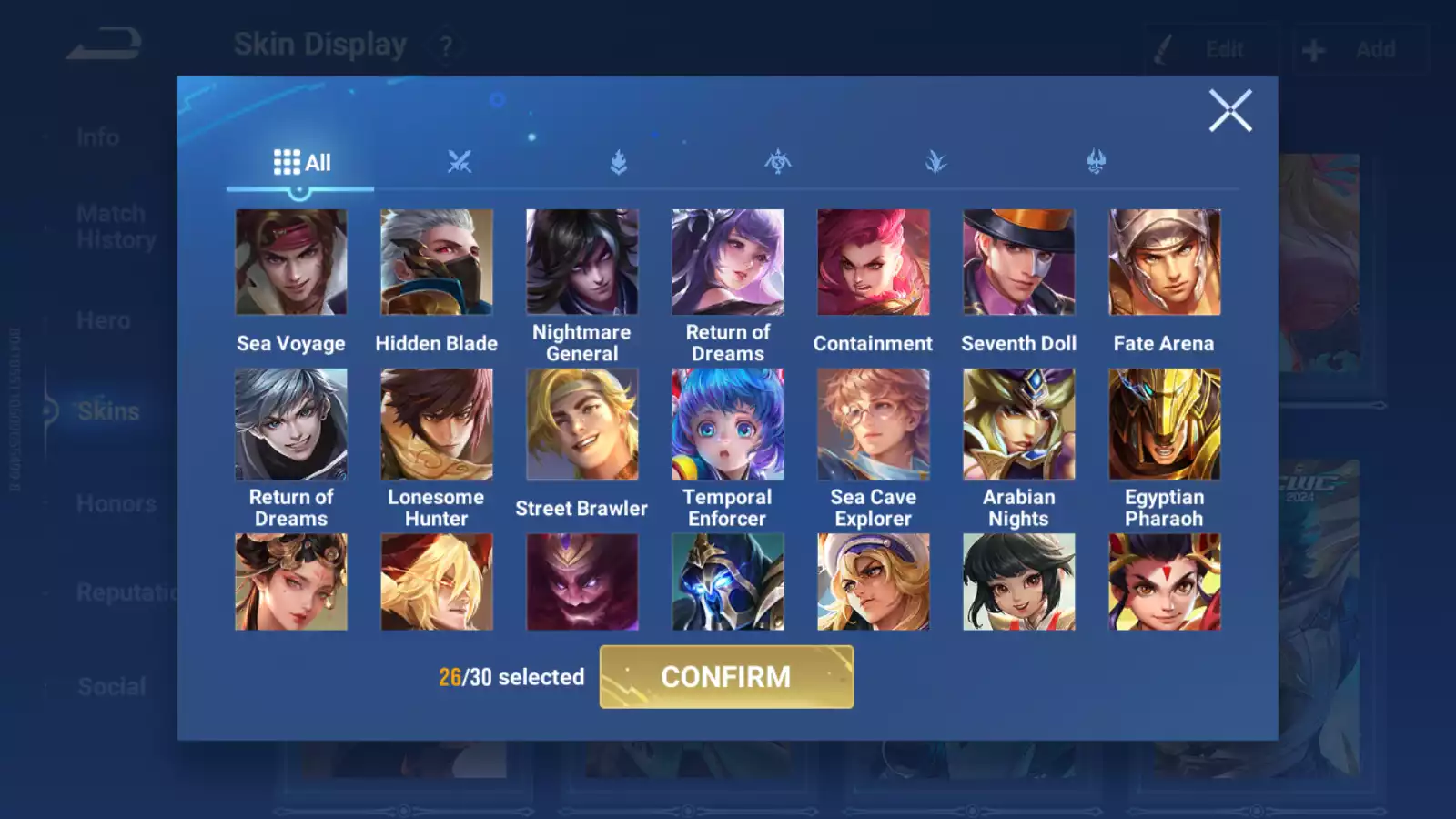Choose the Egyptian Pharaoh skin
Image resolution: width=1456 pixels, height=819 pixels.
click(x=1165, y=424)
